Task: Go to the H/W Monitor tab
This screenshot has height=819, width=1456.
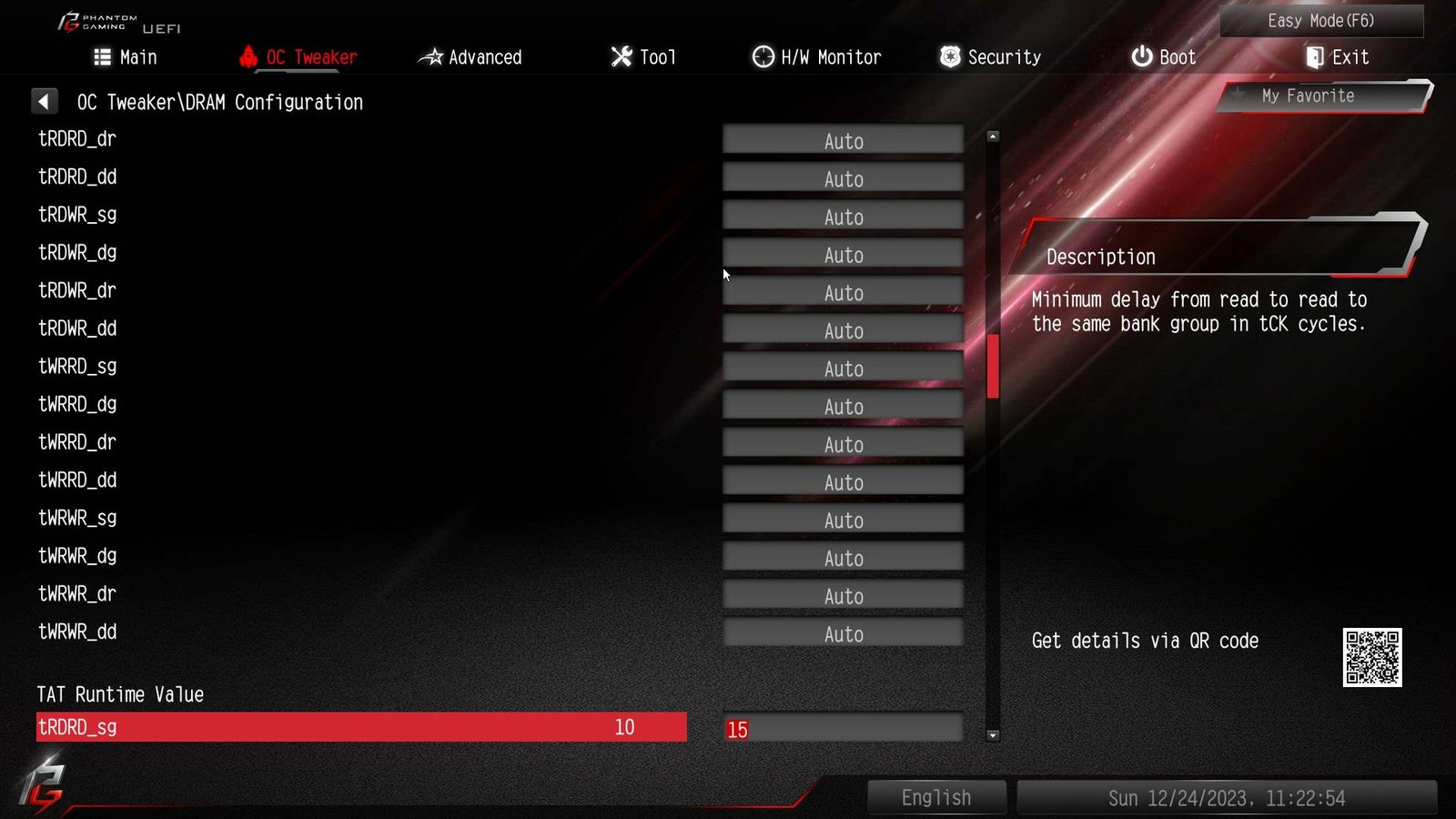Action: tap(816, 57)
